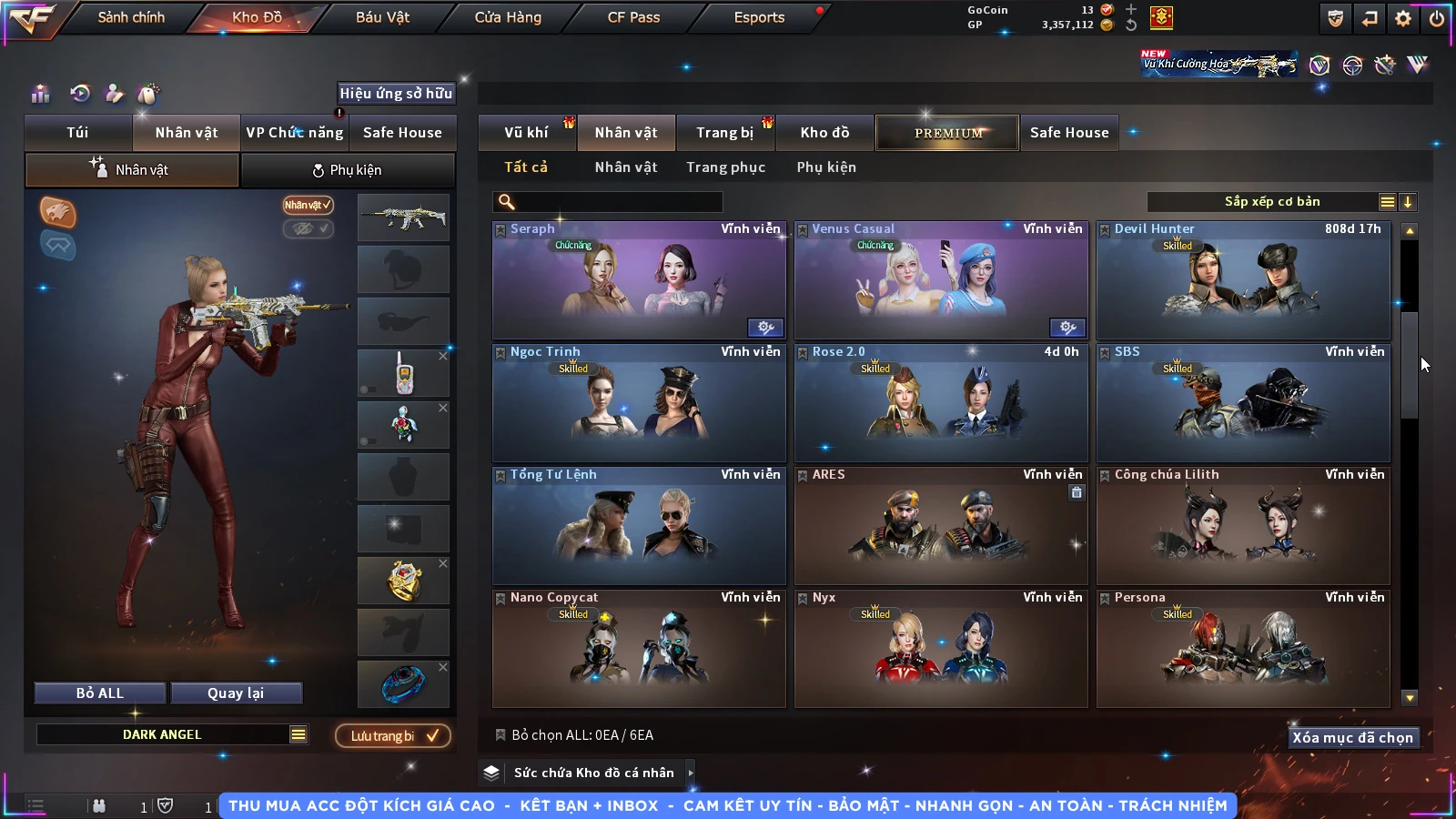Go to the CF Pass tab
The width and height of the screenshot is (1456, 819).
pos(633,17)
